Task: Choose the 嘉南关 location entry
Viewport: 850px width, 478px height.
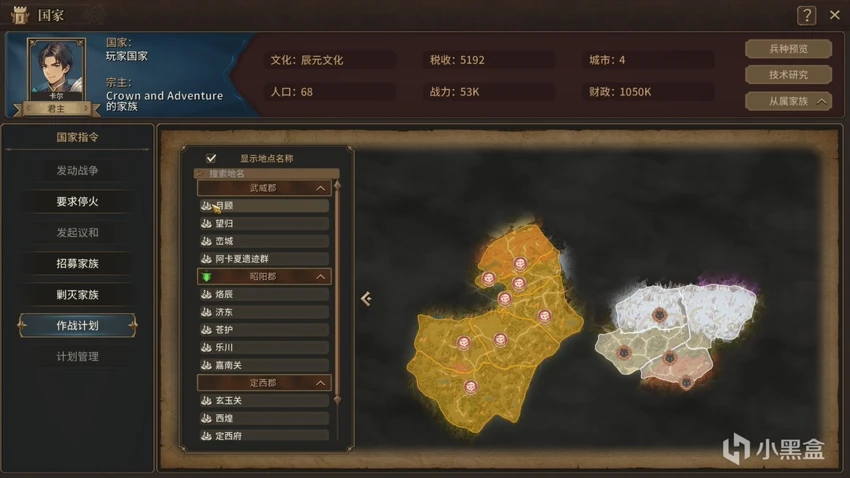Action: pos(264,366)
